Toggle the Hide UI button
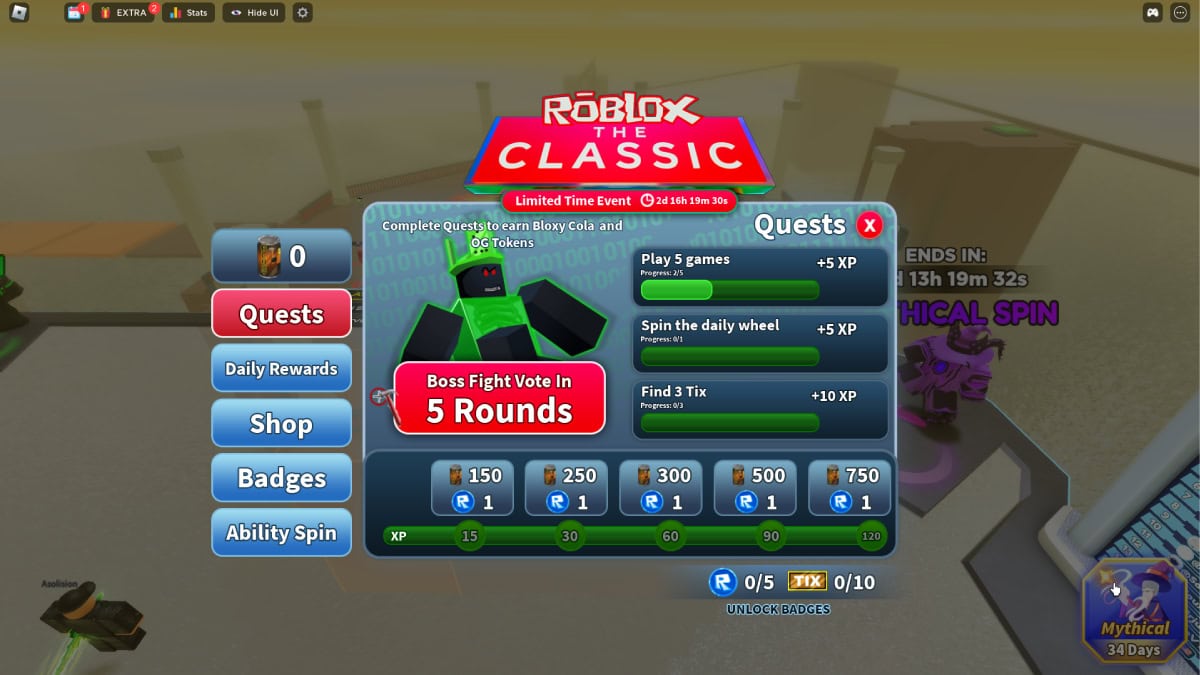The width and height of the screenshot is (1200, 675). pos(254,13)
